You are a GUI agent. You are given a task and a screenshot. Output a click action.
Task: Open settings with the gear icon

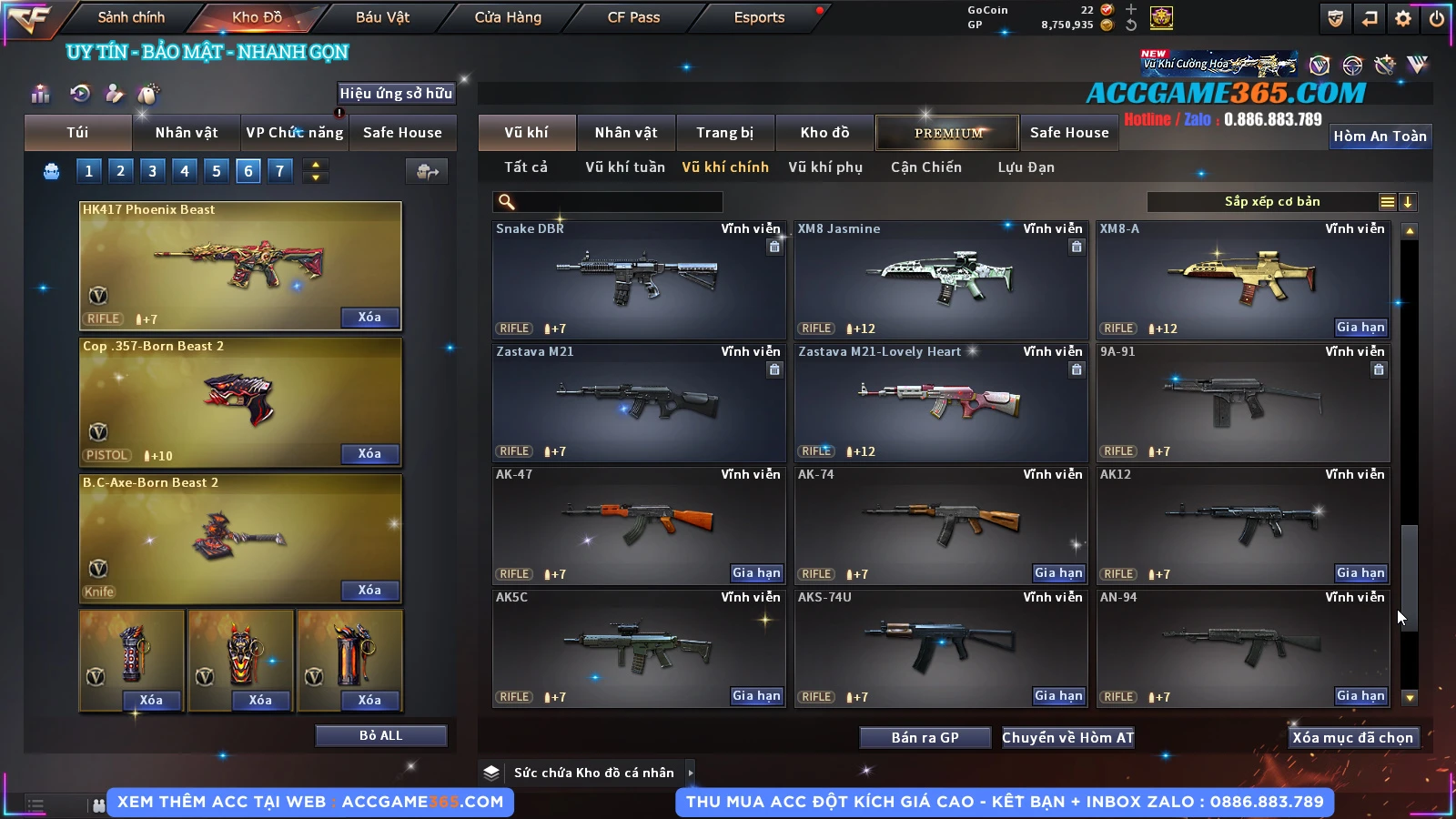1403,18
